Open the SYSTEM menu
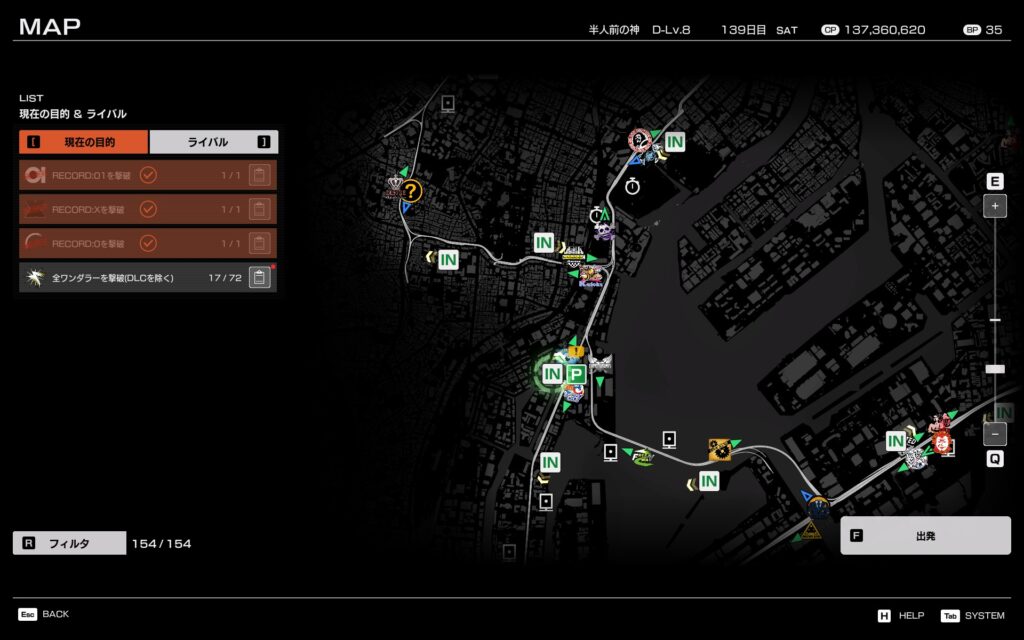 click(x=977, y=615)
